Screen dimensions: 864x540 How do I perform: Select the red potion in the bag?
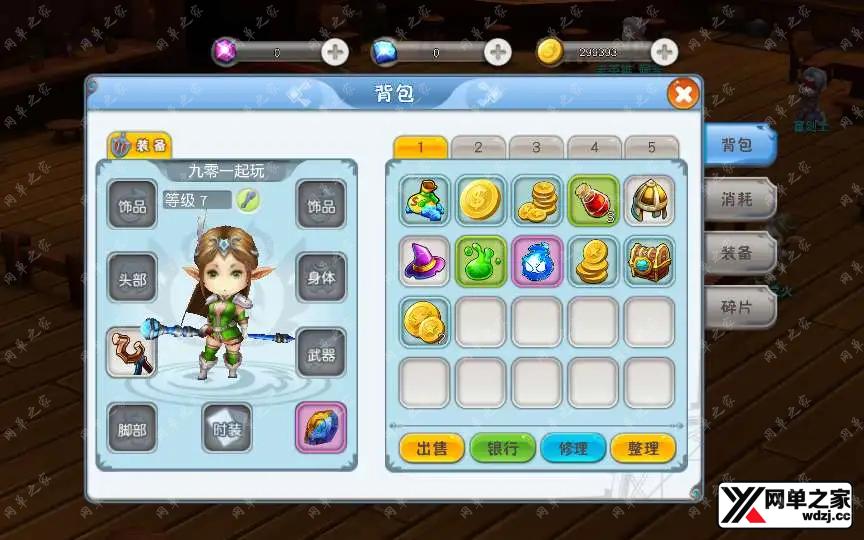pos(593,201)
